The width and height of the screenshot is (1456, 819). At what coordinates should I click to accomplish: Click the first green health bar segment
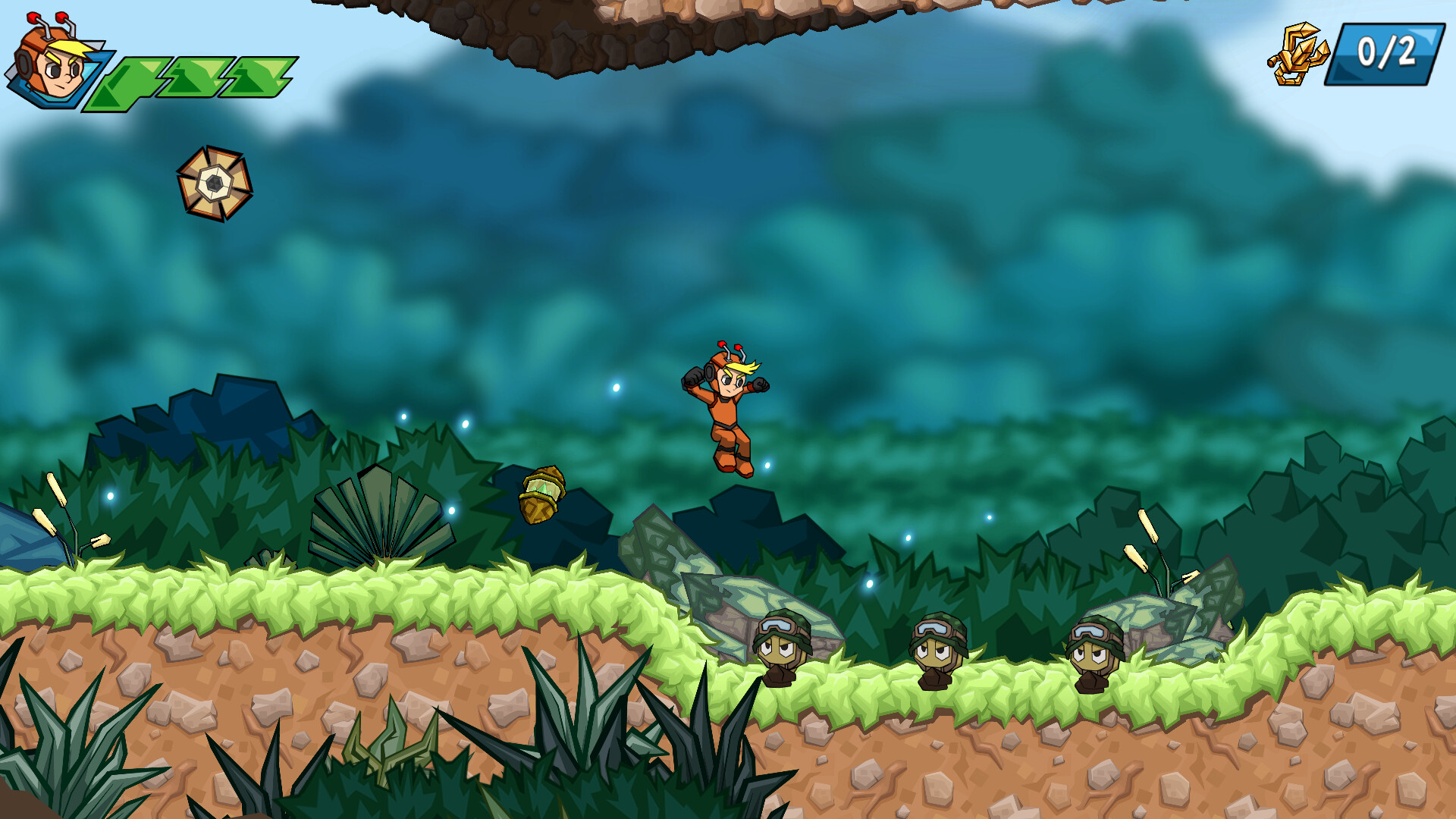point(136,76)
